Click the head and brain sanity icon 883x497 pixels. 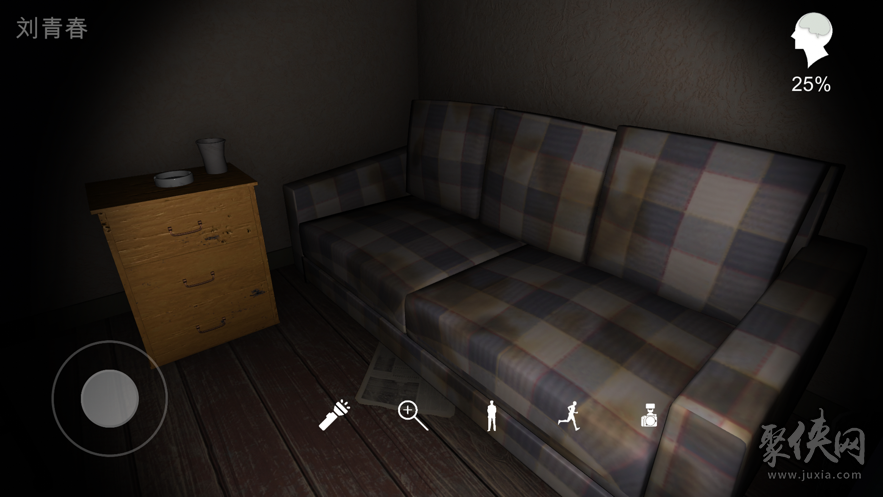tap(811, 42)
